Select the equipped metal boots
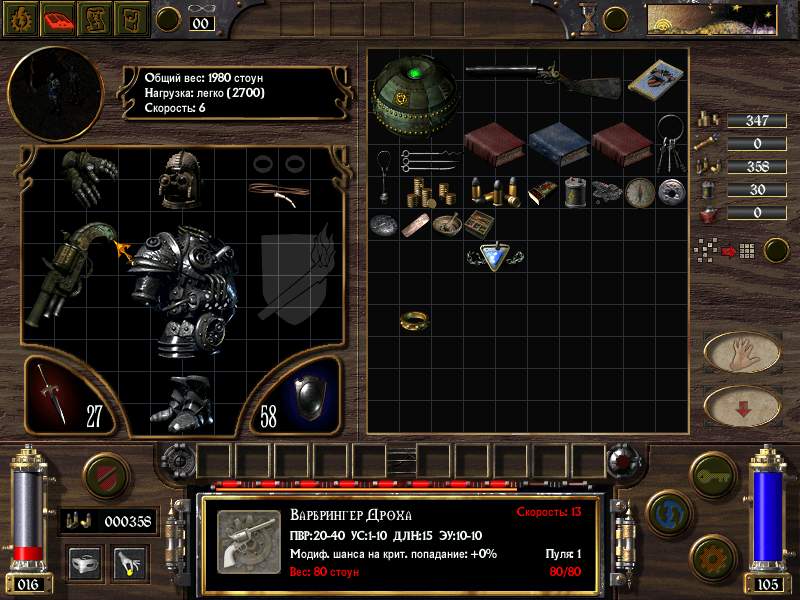Viewport: 800px width, 600px height. (184, 401)
